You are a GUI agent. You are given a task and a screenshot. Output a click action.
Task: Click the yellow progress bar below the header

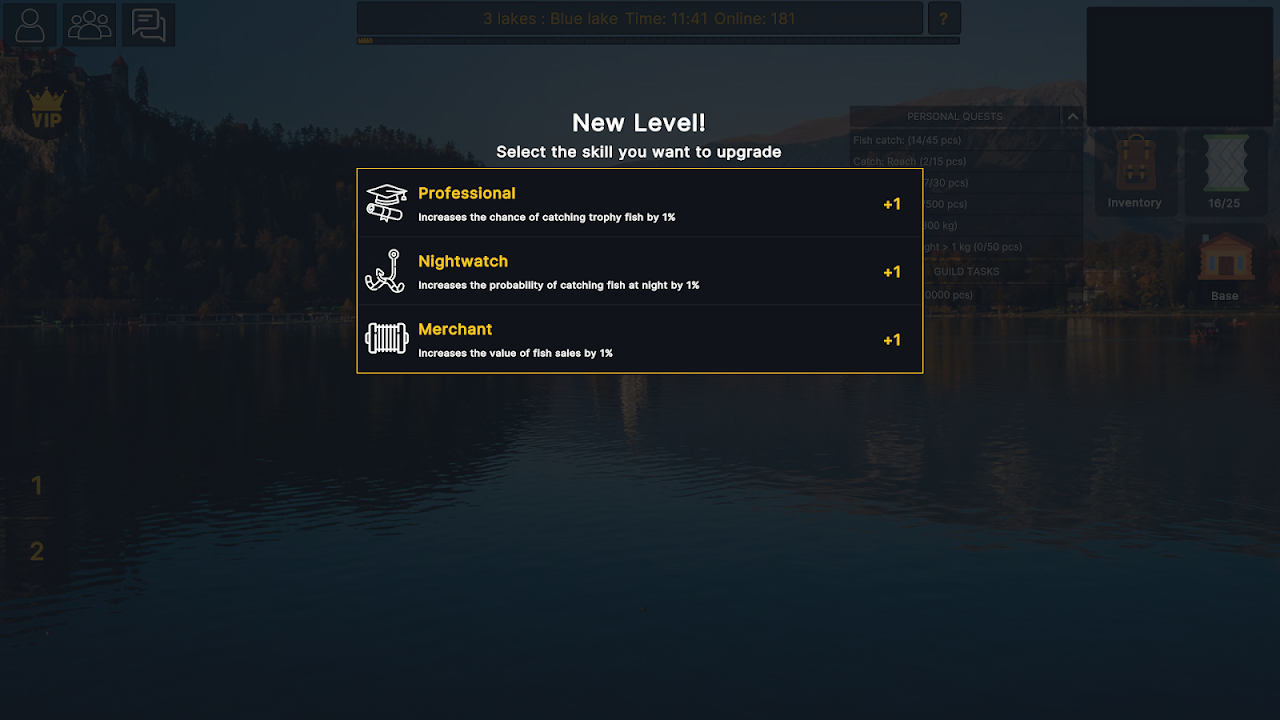(368, 40)
